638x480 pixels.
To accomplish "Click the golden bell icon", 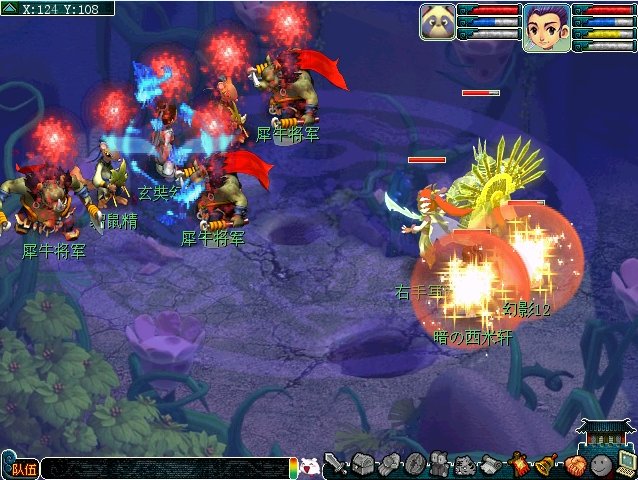I will (547, 465).
